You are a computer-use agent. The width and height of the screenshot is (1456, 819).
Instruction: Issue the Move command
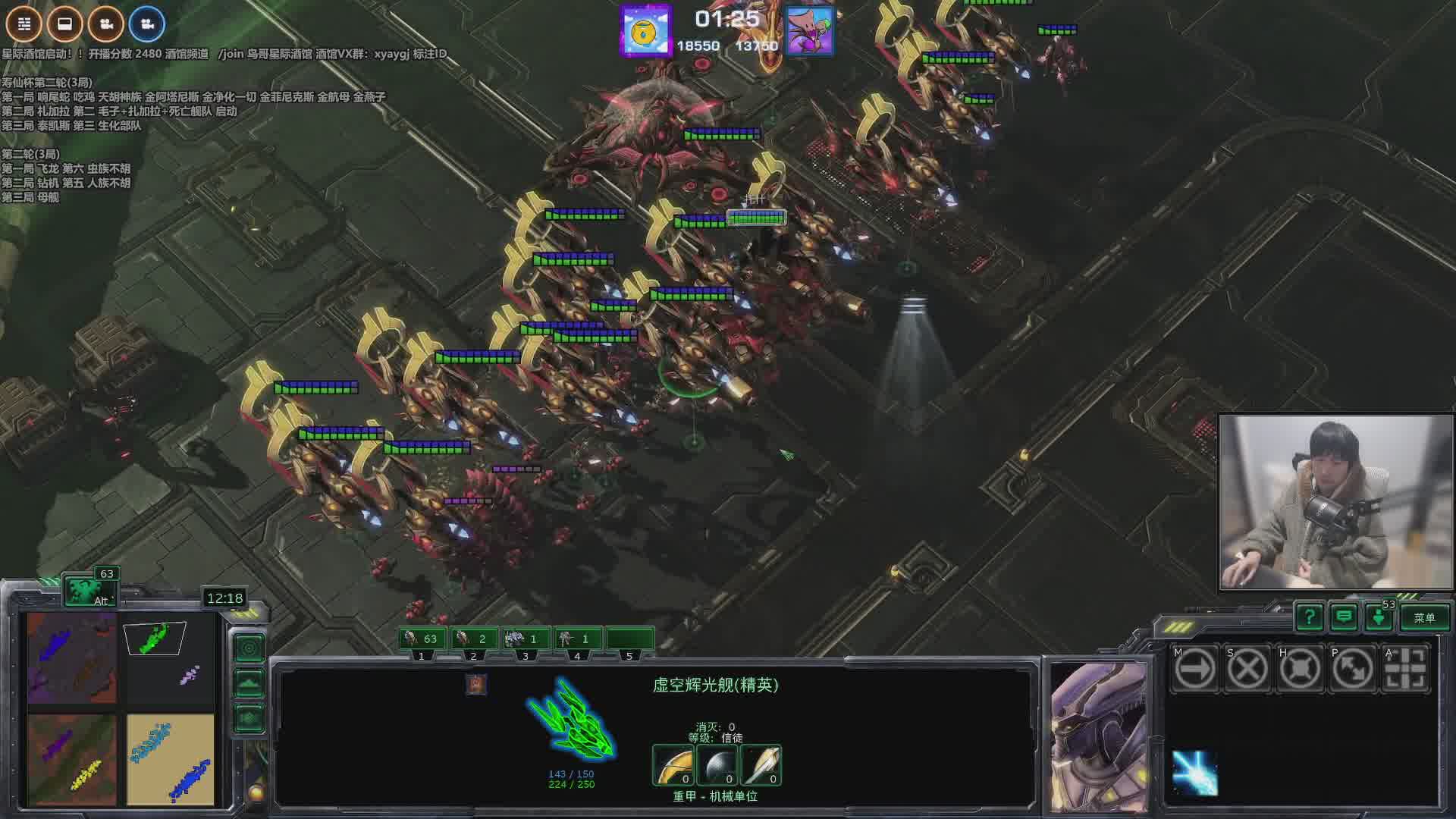(x=1194, y=669)
